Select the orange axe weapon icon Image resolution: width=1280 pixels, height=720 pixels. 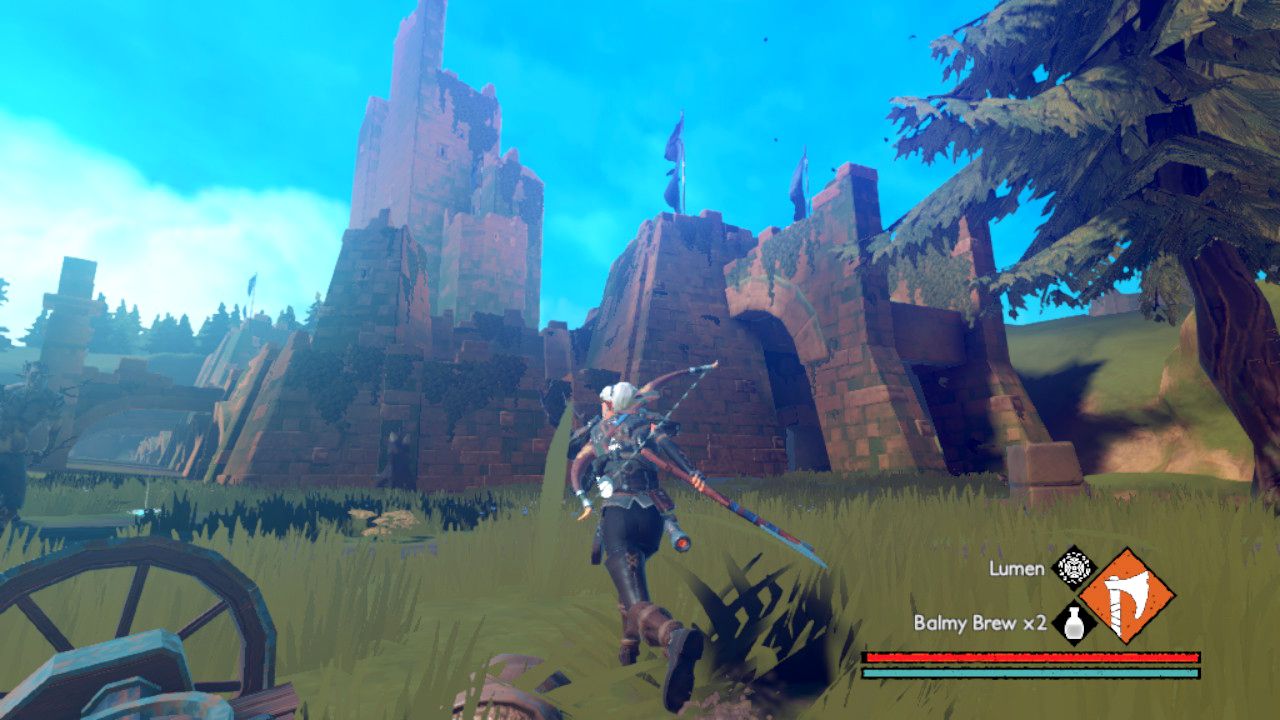pyautogui.click(x=1126, y=596)
